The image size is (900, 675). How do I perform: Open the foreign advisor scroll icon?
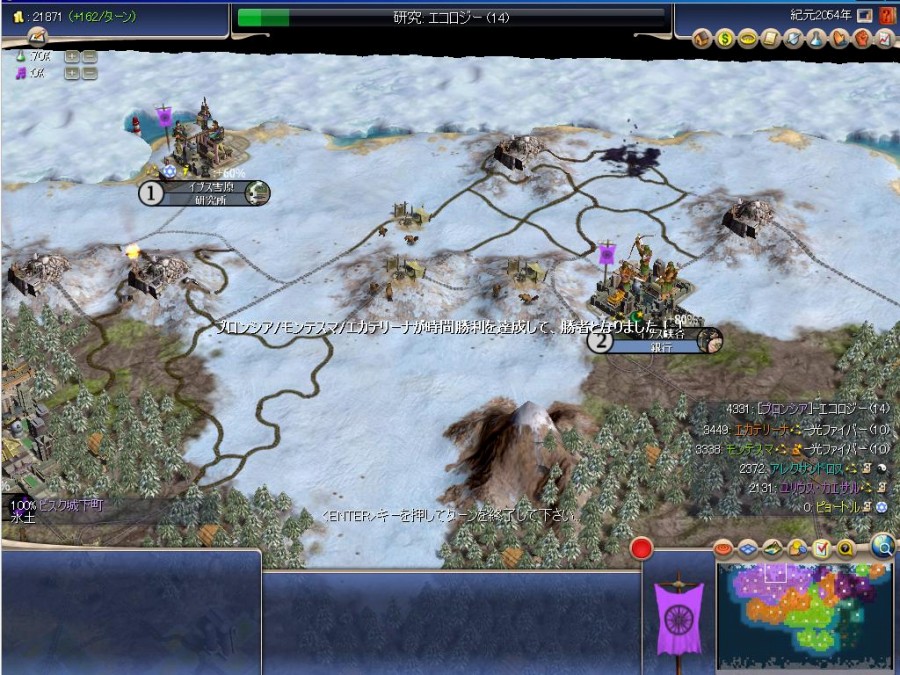pos(767,39)
